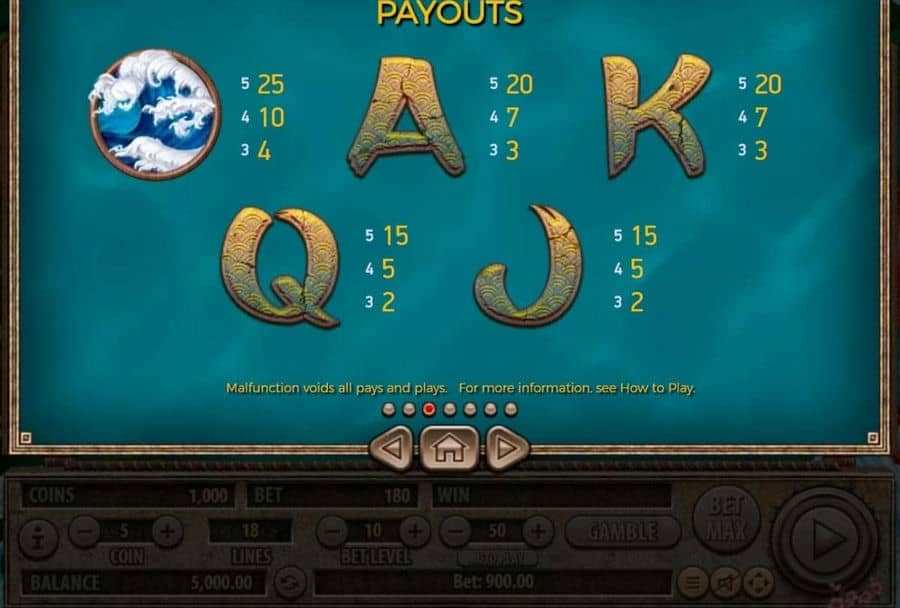Toggle fullscreen with the arrows icon

758,582
